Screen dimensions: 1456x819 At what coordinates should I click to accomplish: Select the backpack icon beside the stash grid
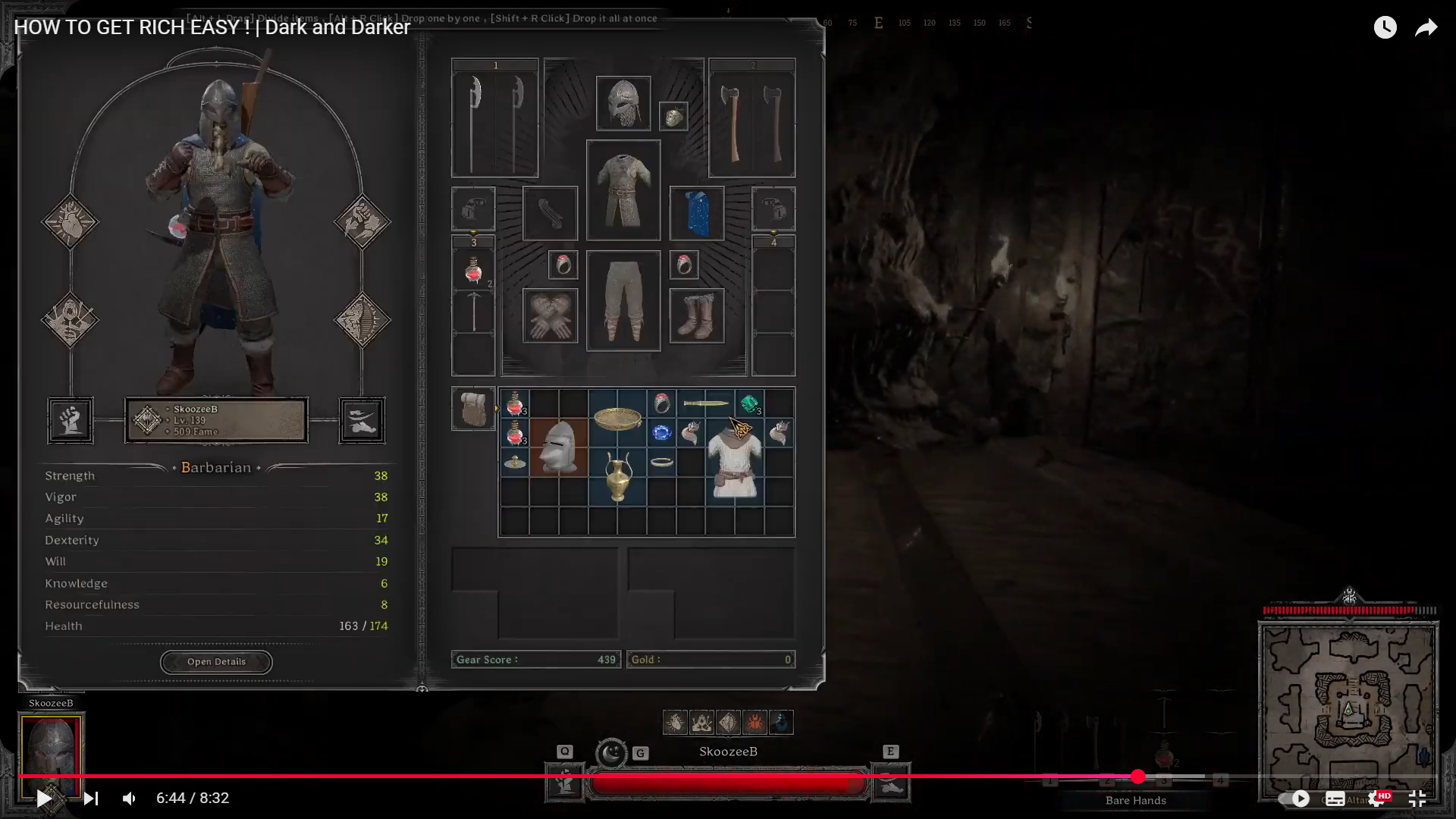[x=473, y=408]
